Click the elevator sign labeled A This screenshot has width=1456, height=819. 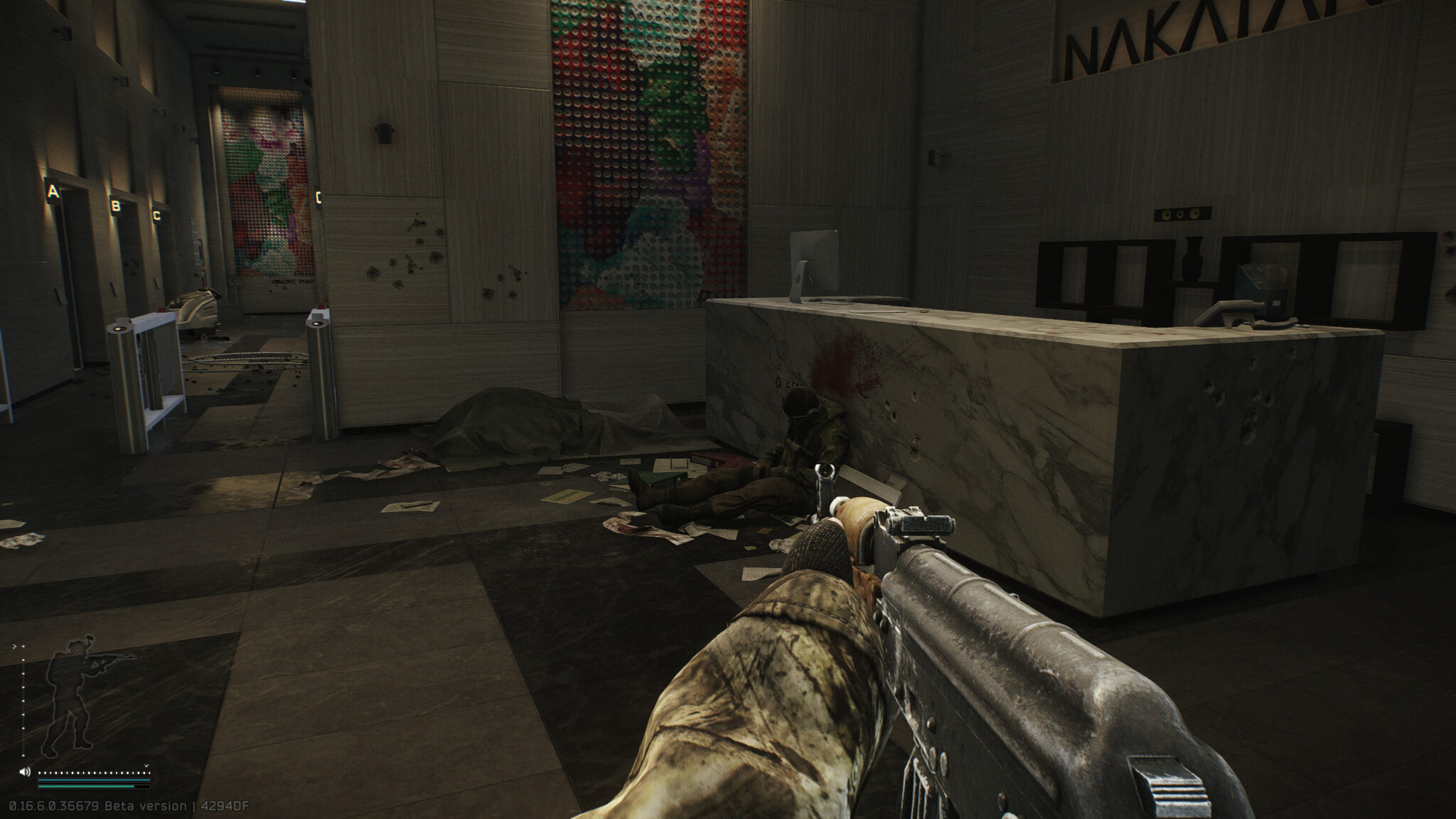[53, 191]
